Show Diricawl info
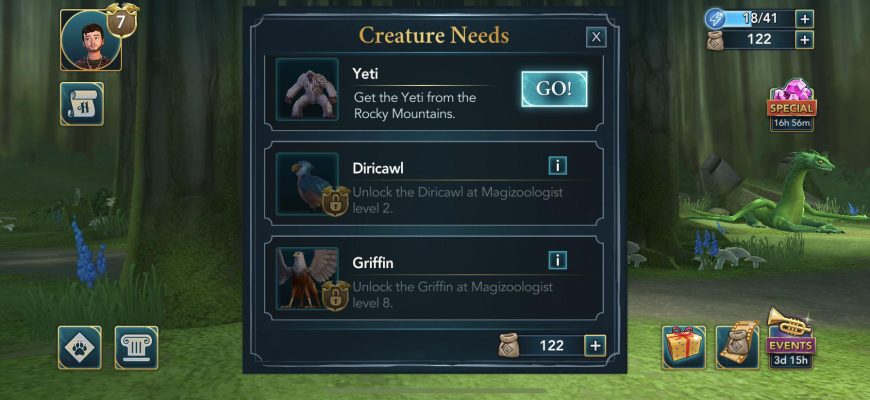 tap(557, 166)
